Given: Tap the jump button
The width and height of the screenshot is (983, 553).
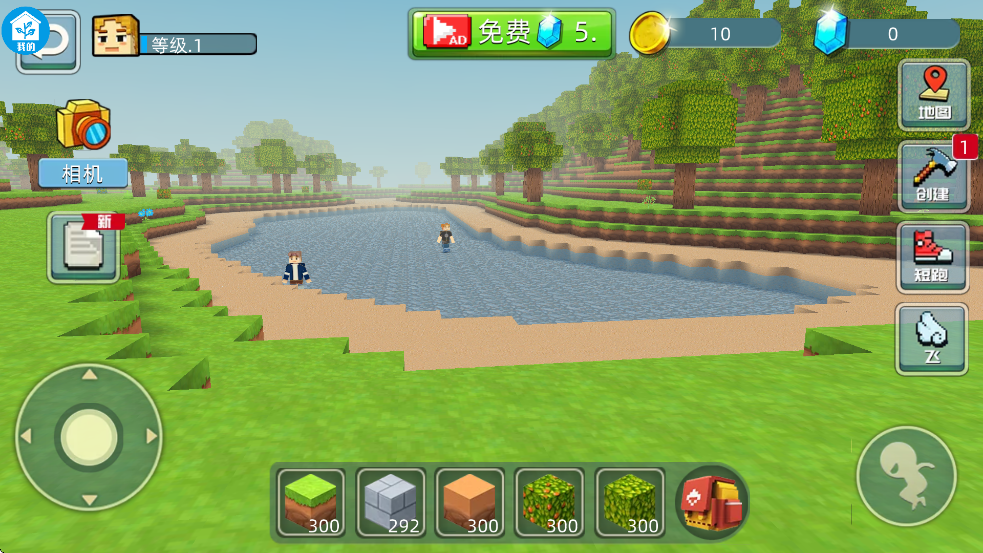Looking at the screenshot, I should coord(907,476).
